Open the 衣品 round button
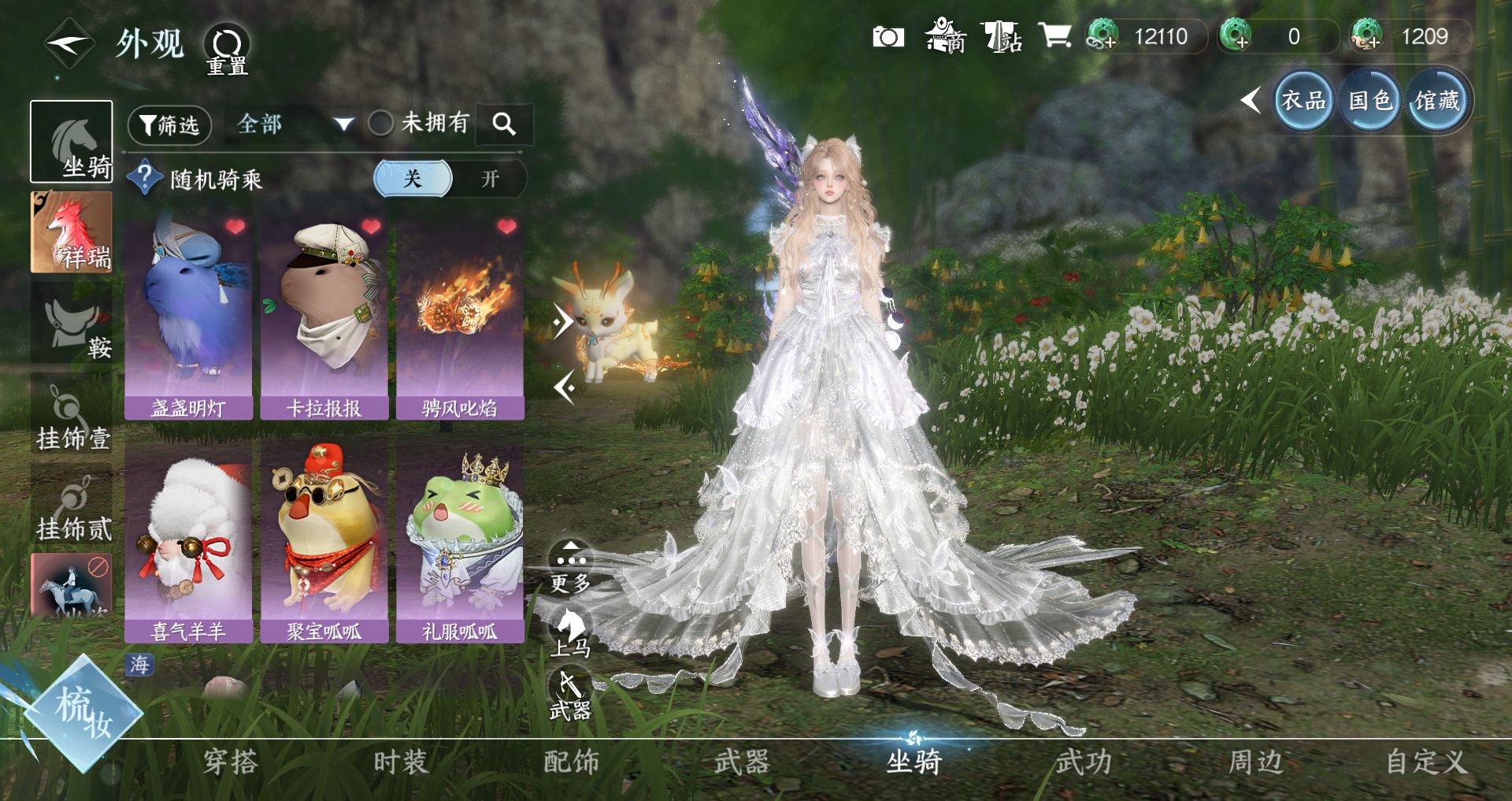1512x801 pixels. 1303,101
